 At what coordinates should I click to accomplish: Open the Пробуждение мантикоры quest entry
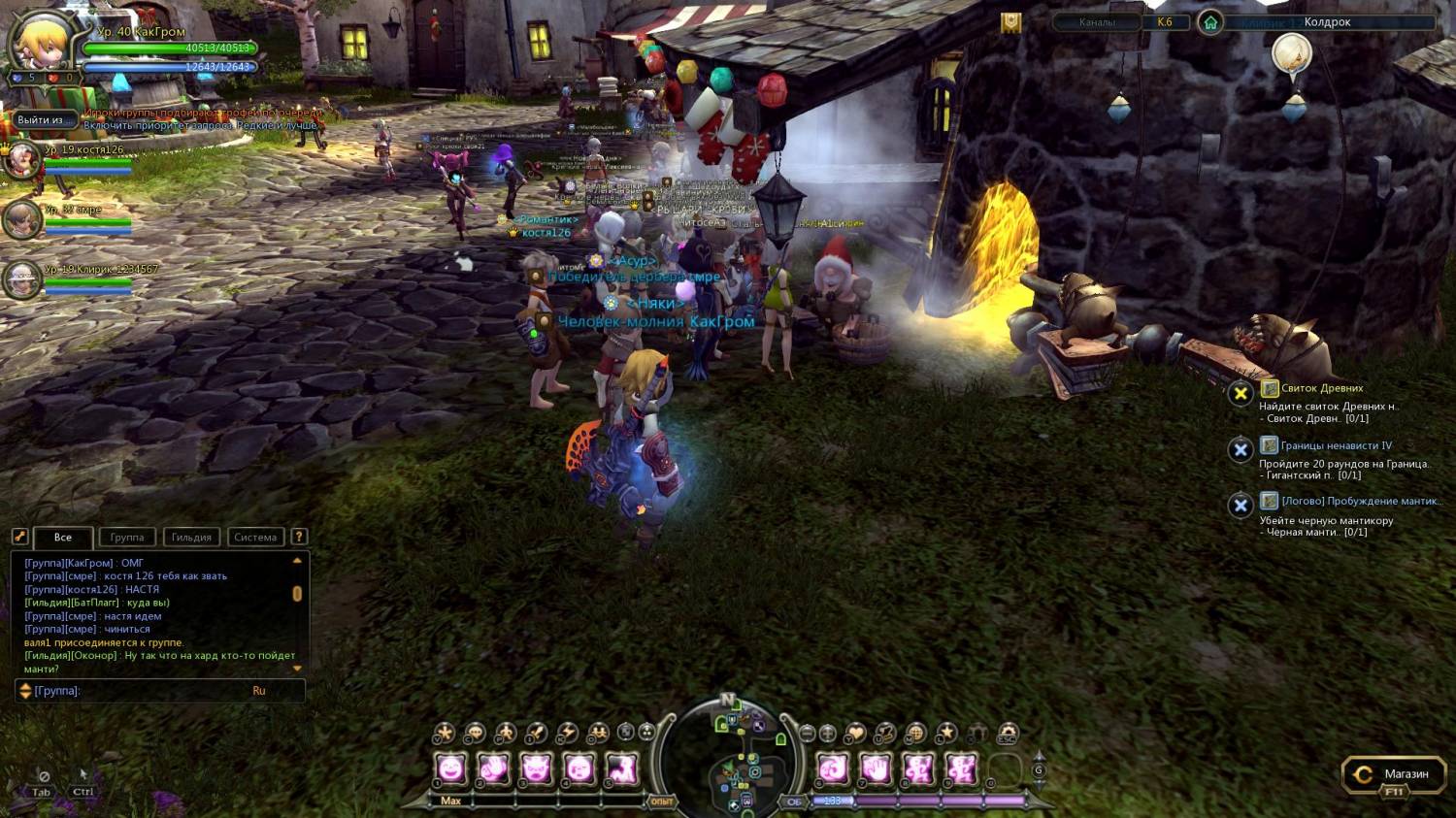tap(1360, 501)
